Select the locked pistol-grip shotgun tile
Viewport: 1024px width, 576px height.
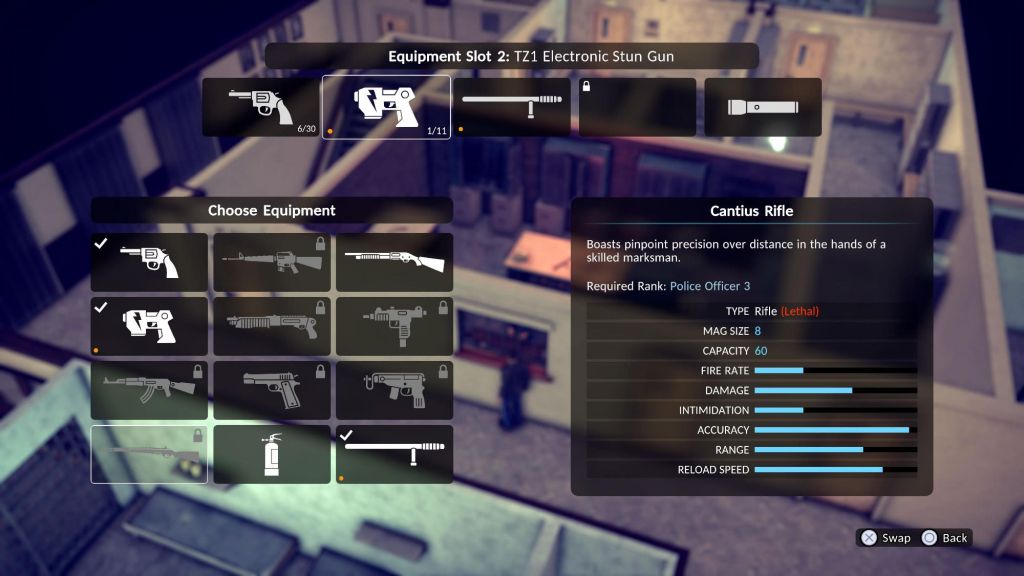(x=271, y=326)
